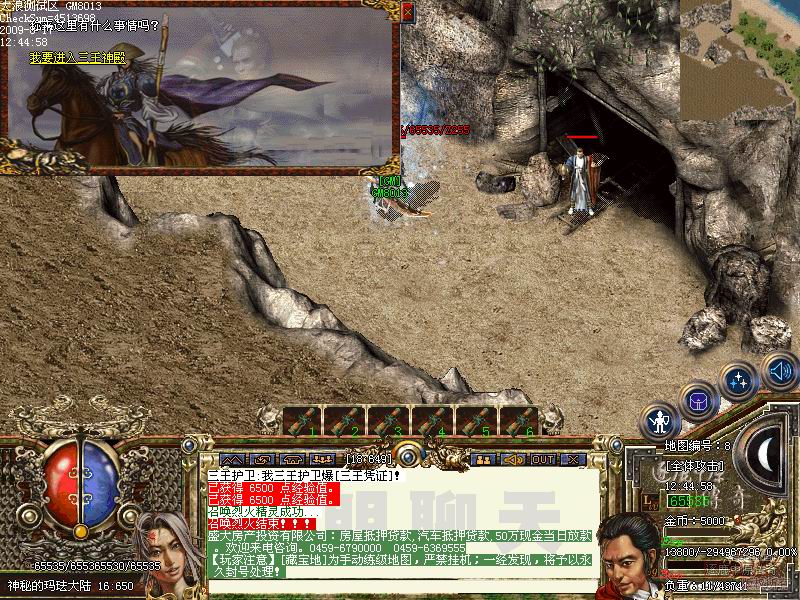Open the character equipment round button

(x=660, y=421)
